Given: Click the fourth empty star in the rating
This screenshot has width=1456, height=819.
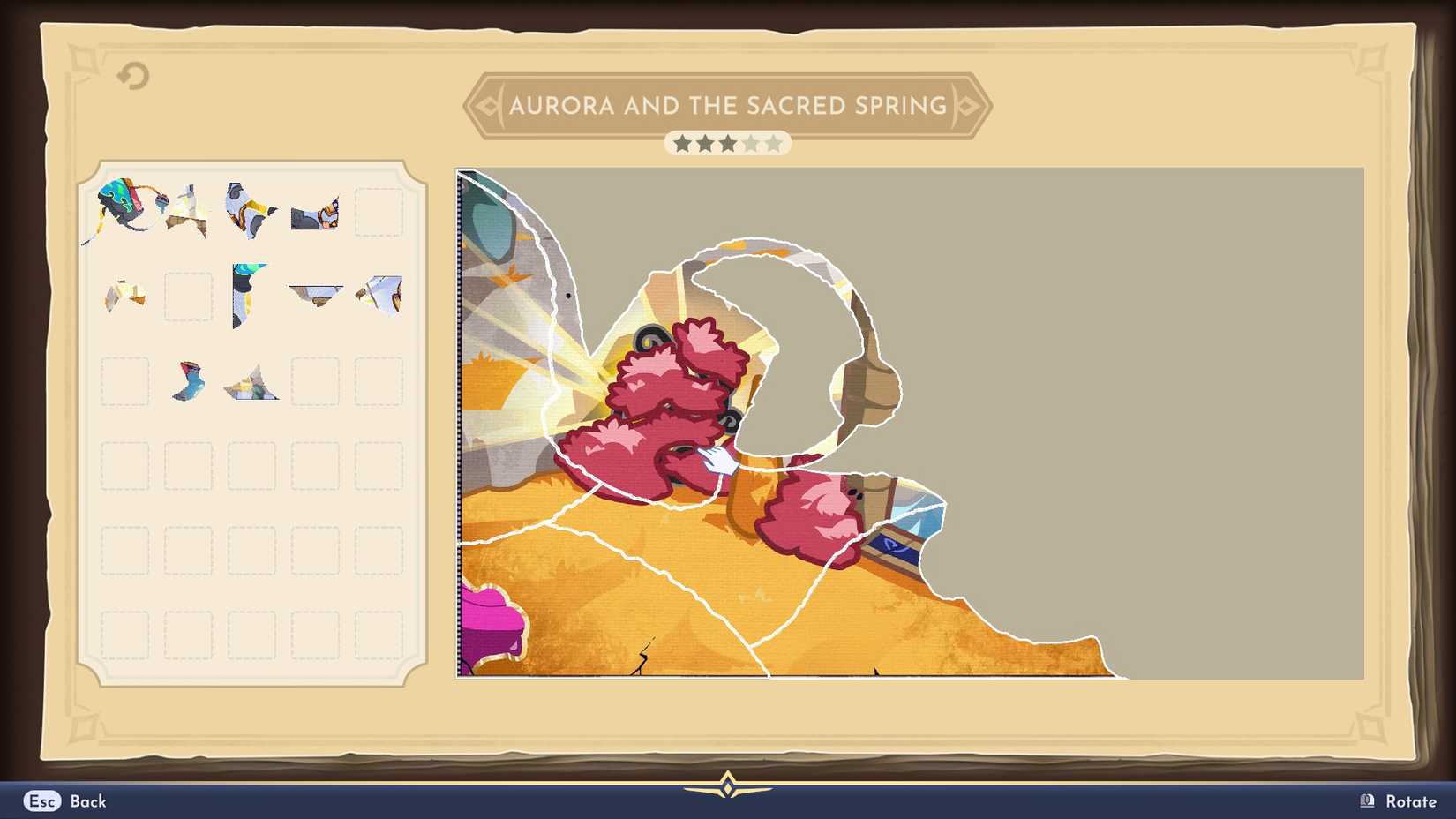Looking at the screenshot, I should point(751,143).
